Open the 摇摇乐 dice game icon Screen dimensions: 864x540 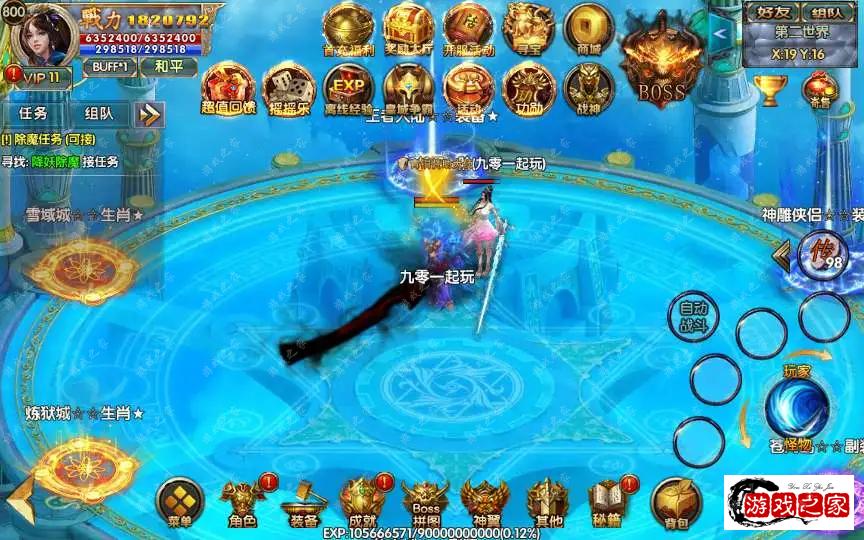pyautogui.click(x=288, y=88)
